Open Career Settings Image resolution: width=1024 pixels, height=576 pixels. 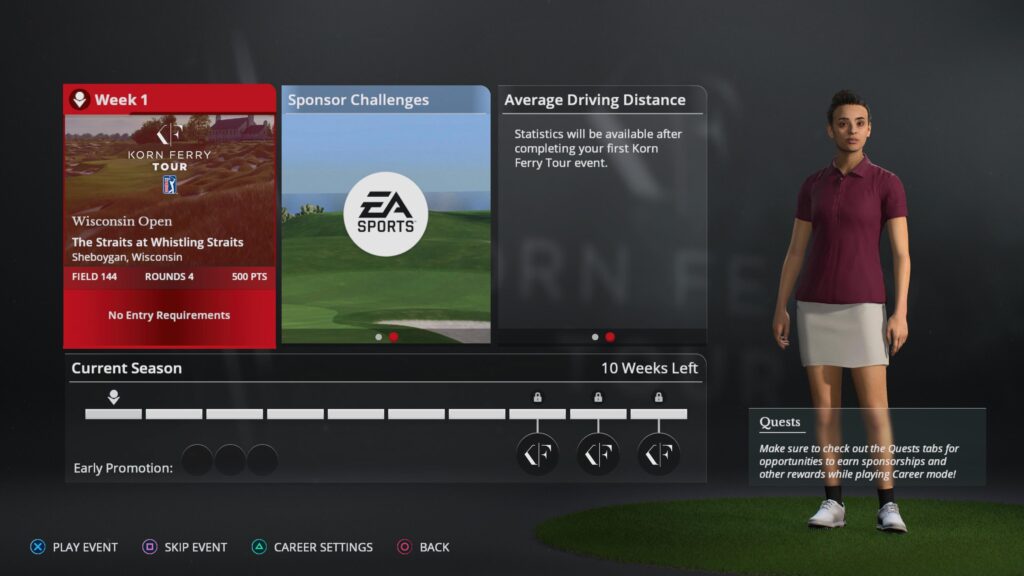tap(312, 547)
